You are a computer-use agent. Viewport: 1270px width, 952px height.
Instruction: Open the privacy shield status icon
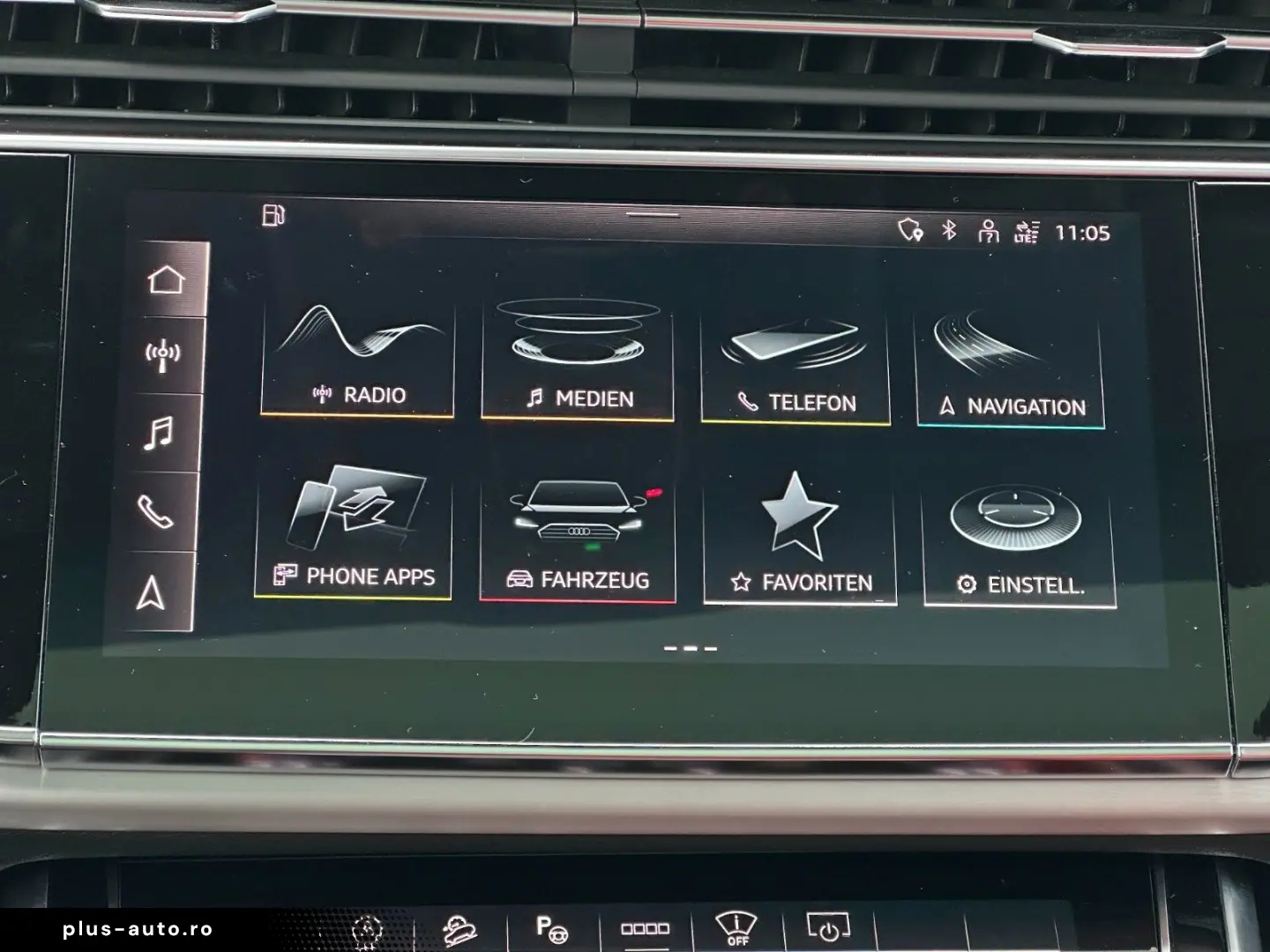pos(909,230)
